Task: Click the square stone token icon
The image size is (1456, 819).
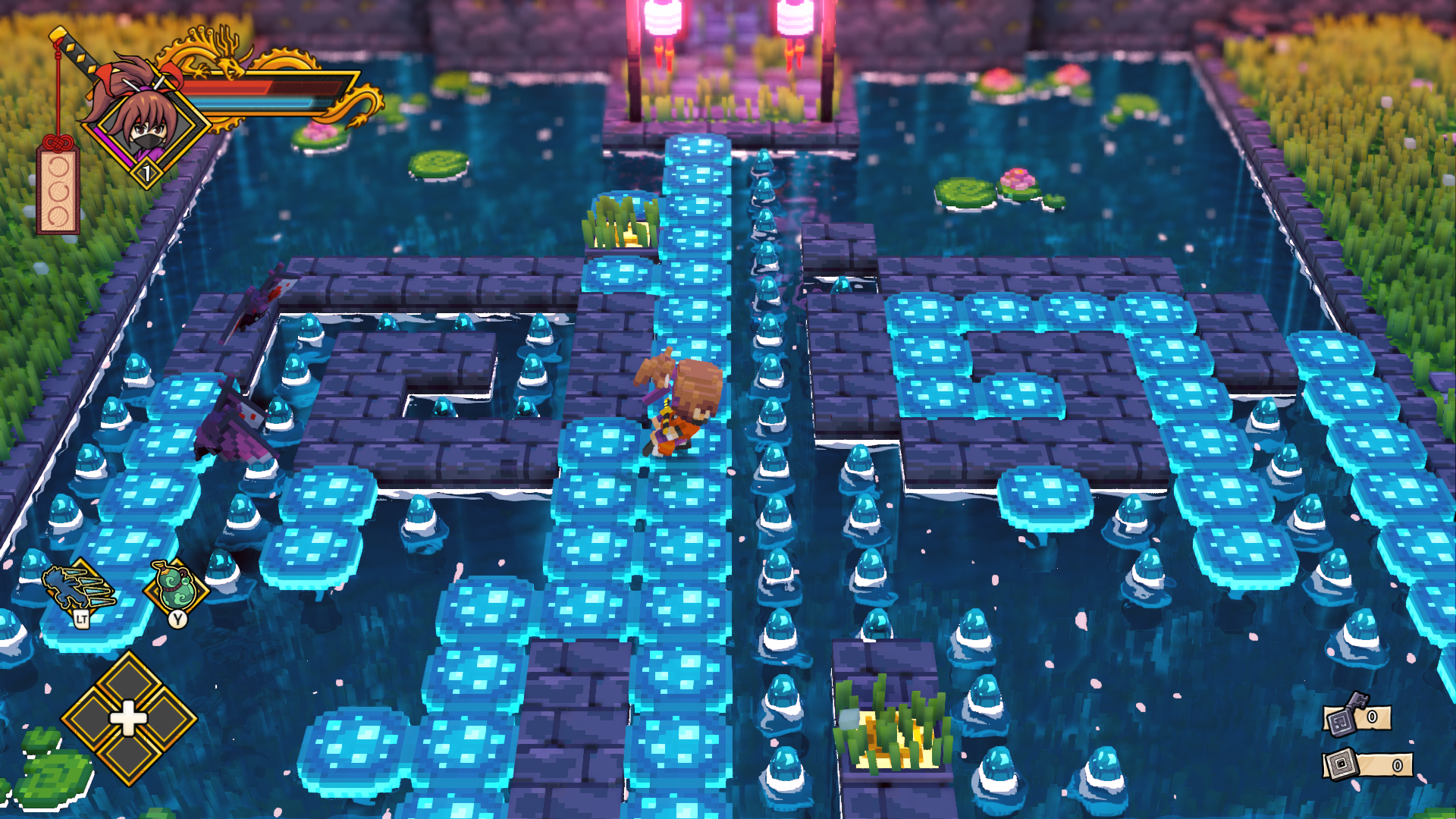Action: click(x=1341, y=764)
